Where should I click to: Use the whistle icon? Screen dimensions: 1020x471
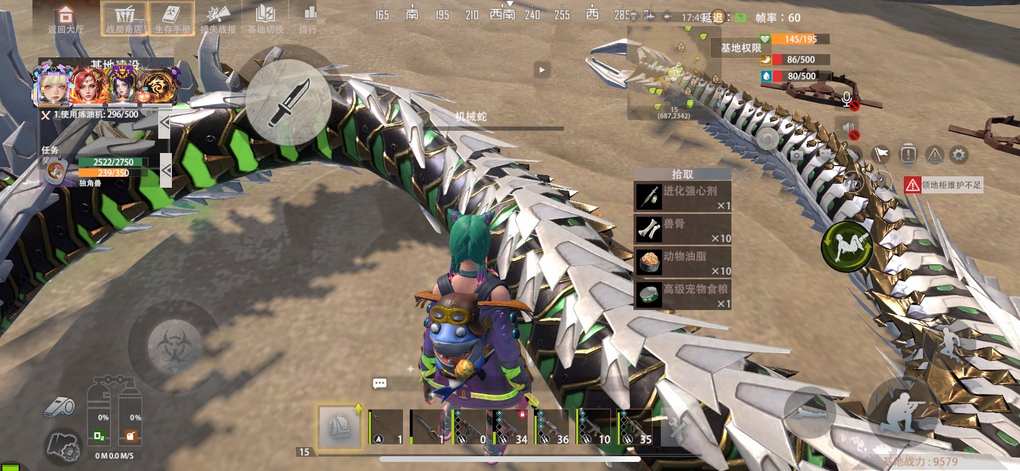click(57, 405)
